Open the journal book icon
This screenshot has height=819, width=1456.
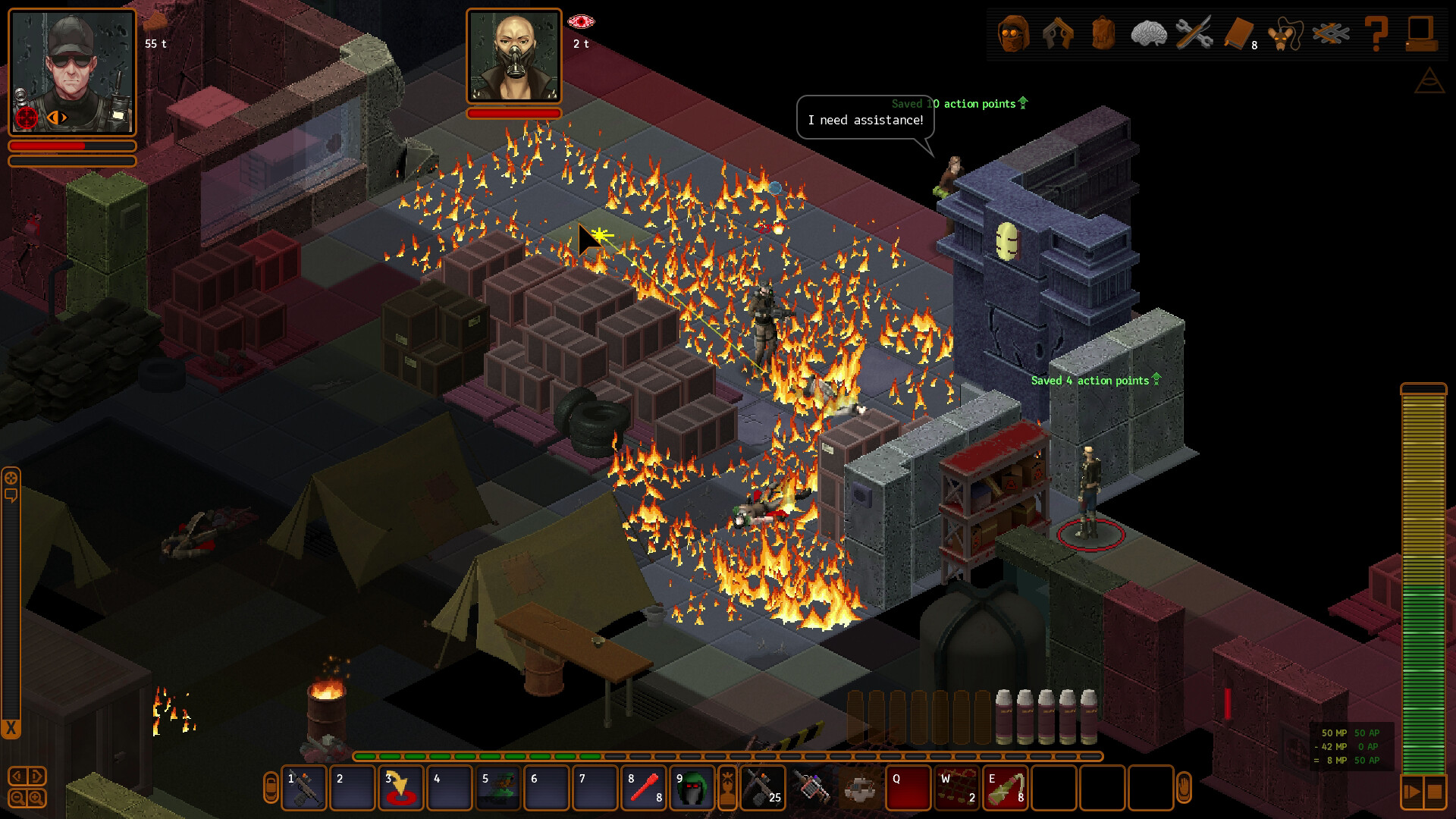click(1239, 33)
